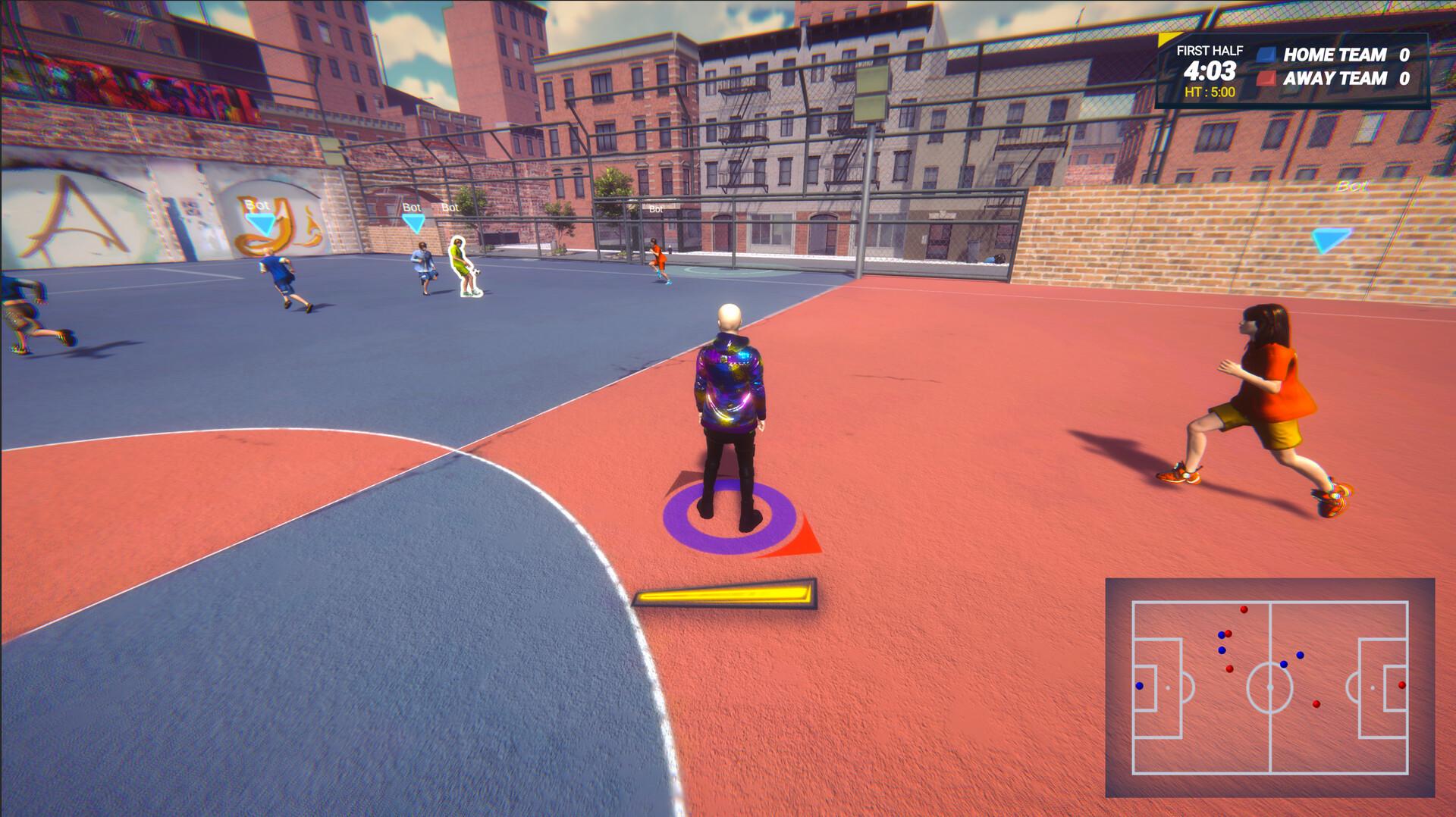Select the yellow flag on the scoreboard
Image resolution: width=1456 pixels, height=817 pixels.
[1164, 39]
